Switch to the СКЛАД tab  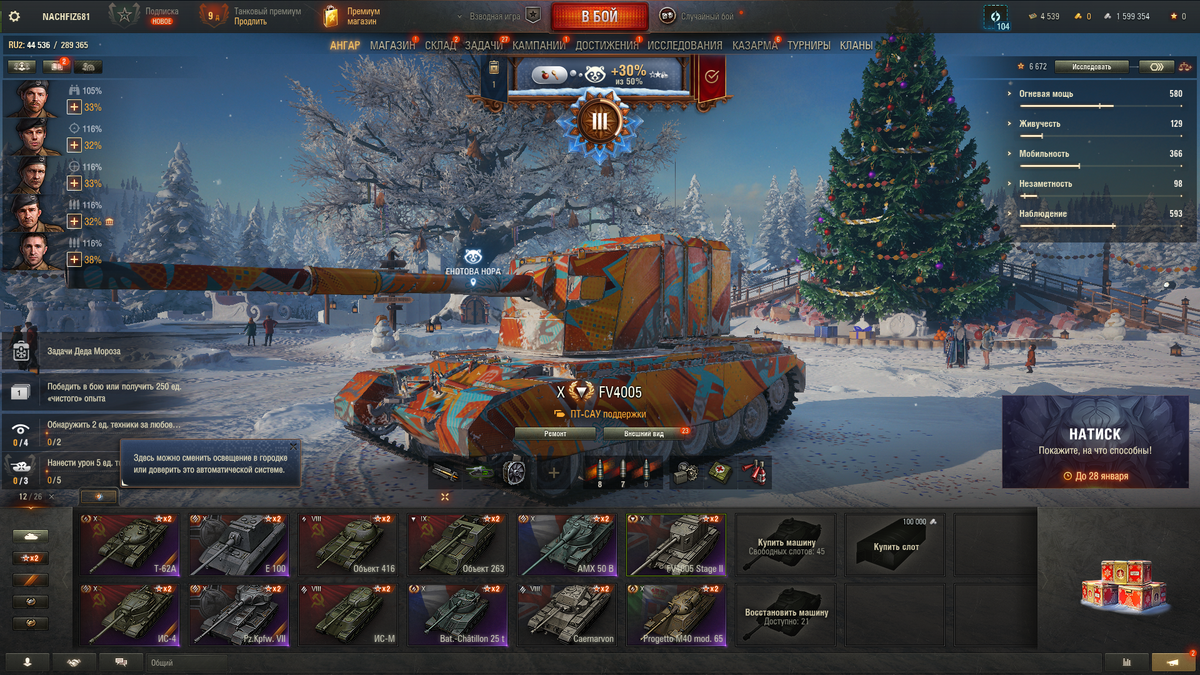(440, 46)
